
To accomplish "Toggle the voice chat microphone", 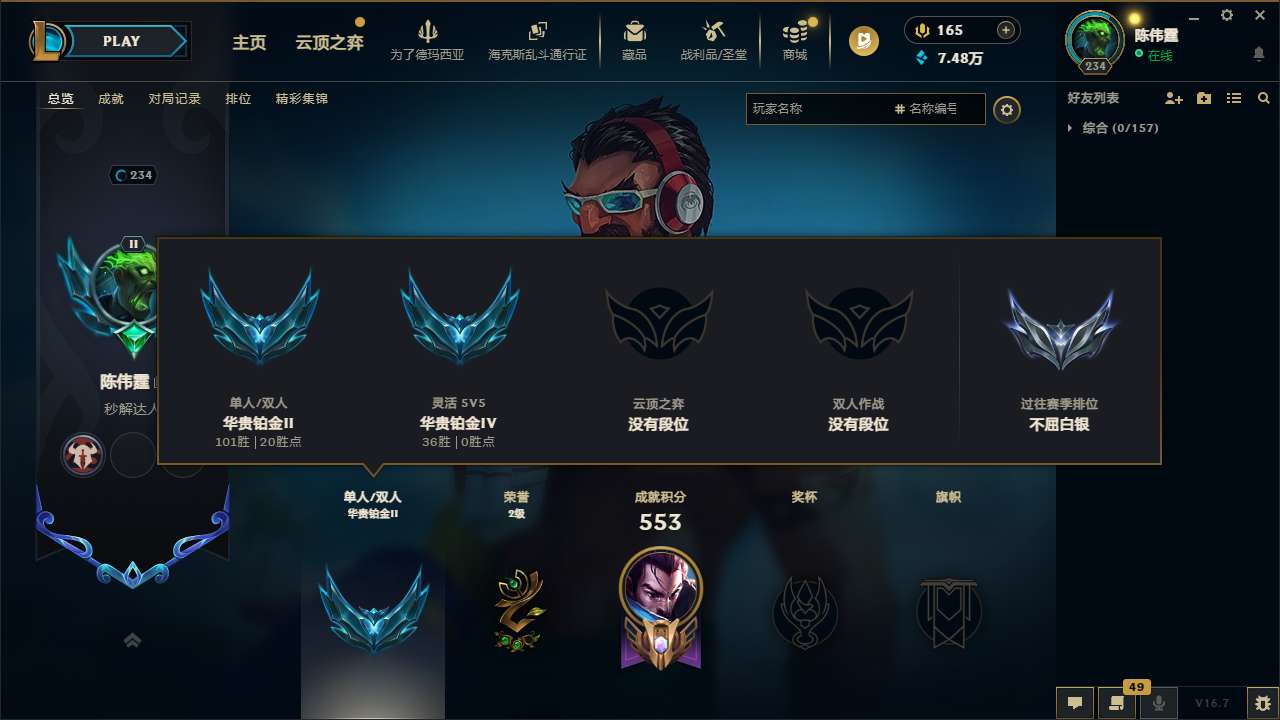I will click(x=1158, y=703).
